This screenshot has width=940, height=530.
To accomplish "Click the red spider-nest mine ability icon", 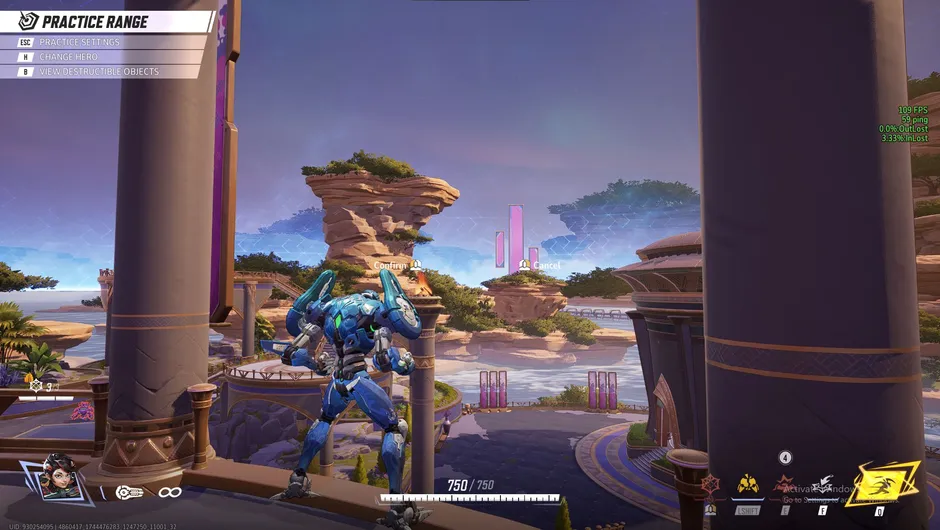I will 785,486.
